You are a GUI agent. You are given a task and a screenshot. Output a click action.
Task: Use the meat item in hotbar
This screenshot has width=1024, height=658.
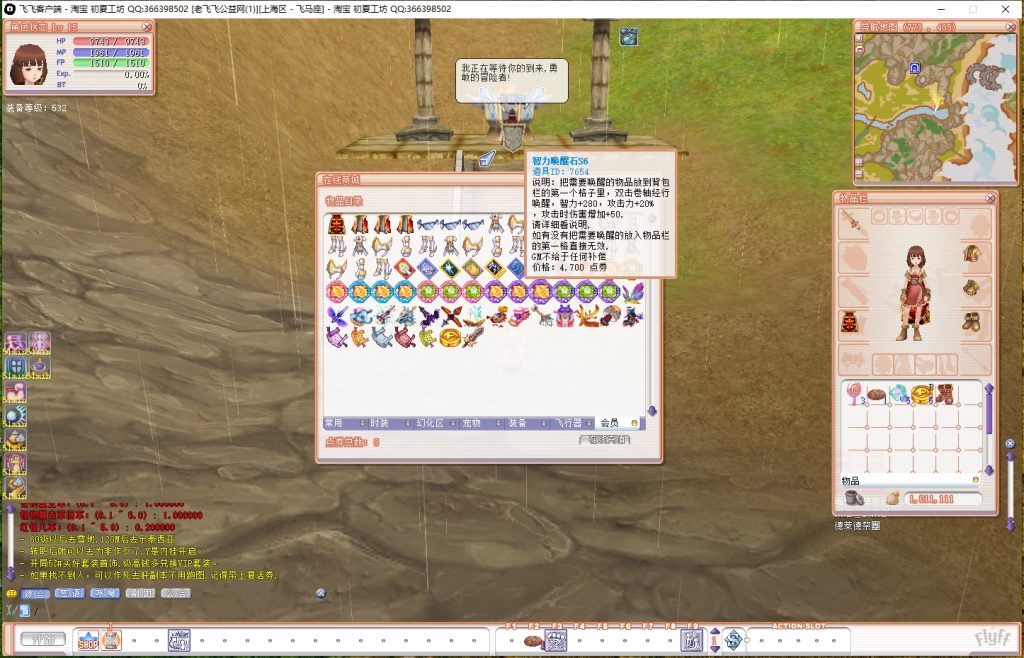533,640
